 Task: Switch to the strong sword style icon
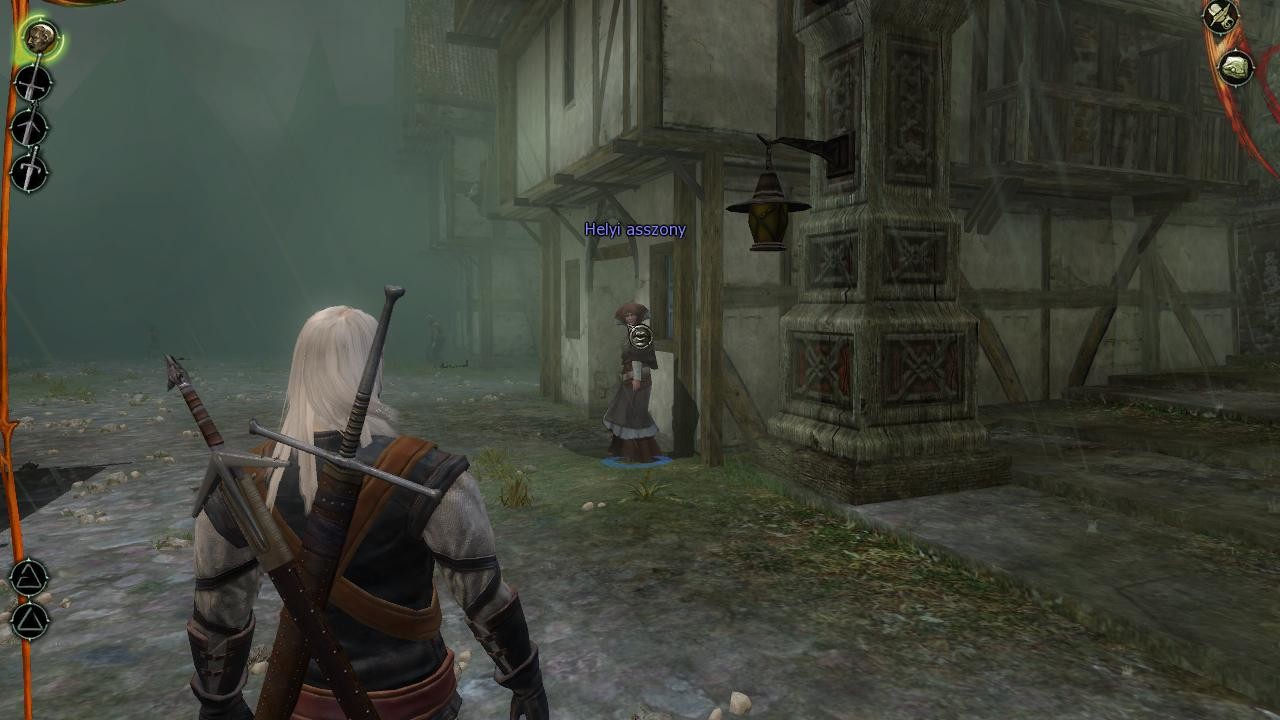31,84
